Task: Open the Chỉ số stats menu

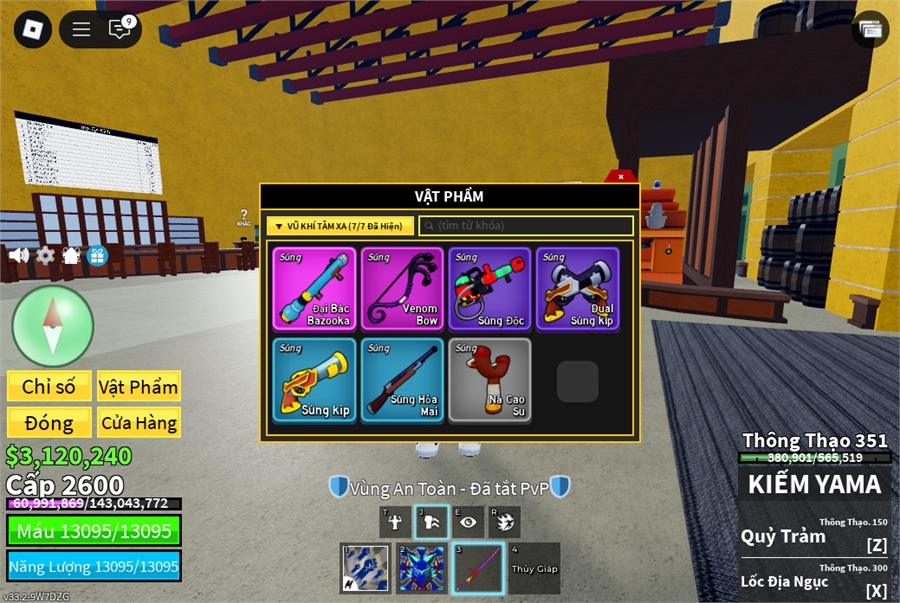Action: pos(49,387)
